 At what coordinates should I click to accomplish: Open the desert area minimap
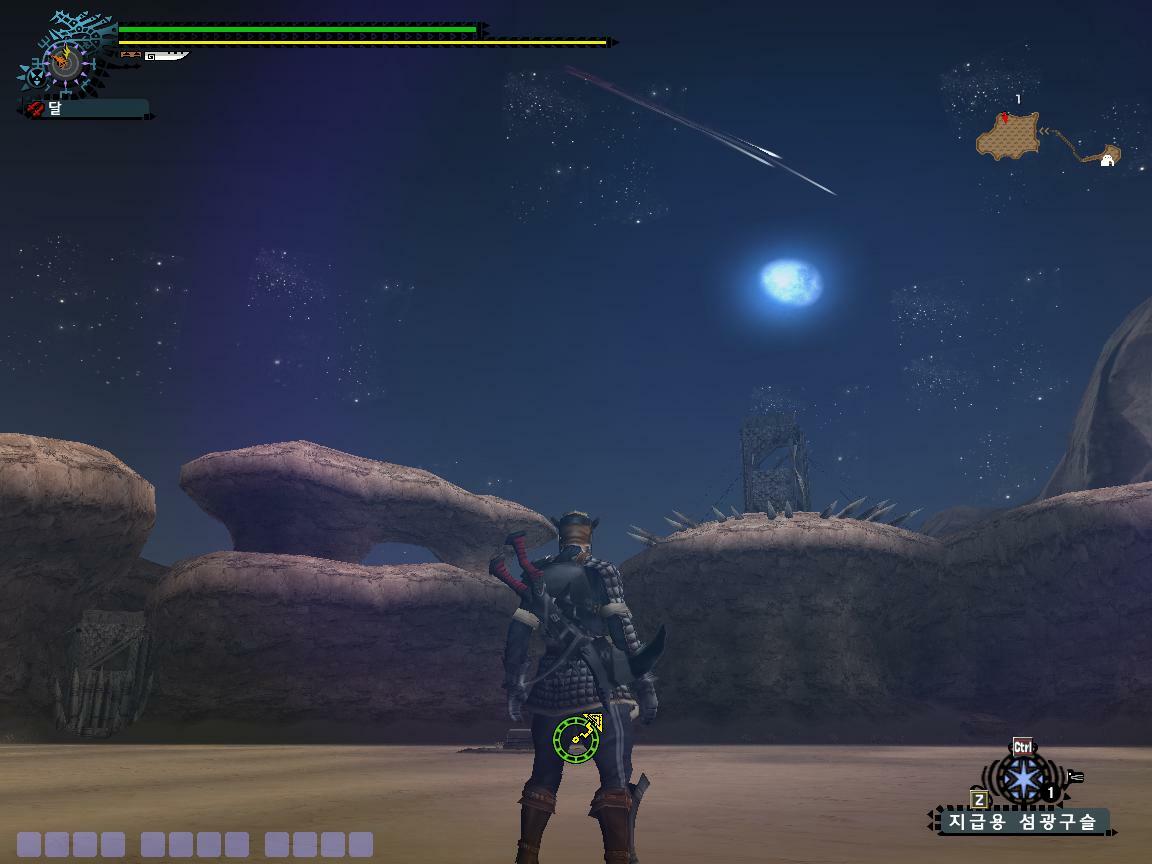tap(1008, 136)
